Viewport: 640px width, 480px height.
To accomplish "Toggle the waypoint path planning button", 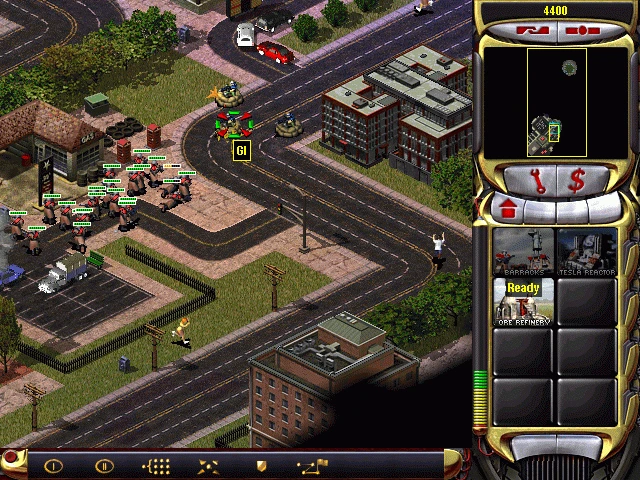I will click(312, 465).
